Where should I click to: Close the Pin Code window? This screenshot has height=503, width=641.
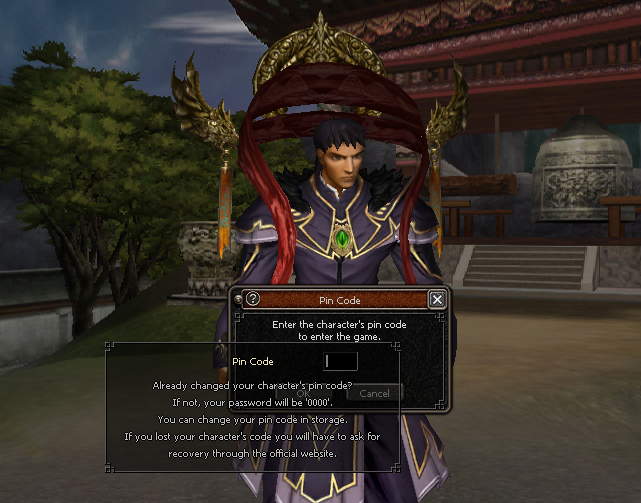436,299
